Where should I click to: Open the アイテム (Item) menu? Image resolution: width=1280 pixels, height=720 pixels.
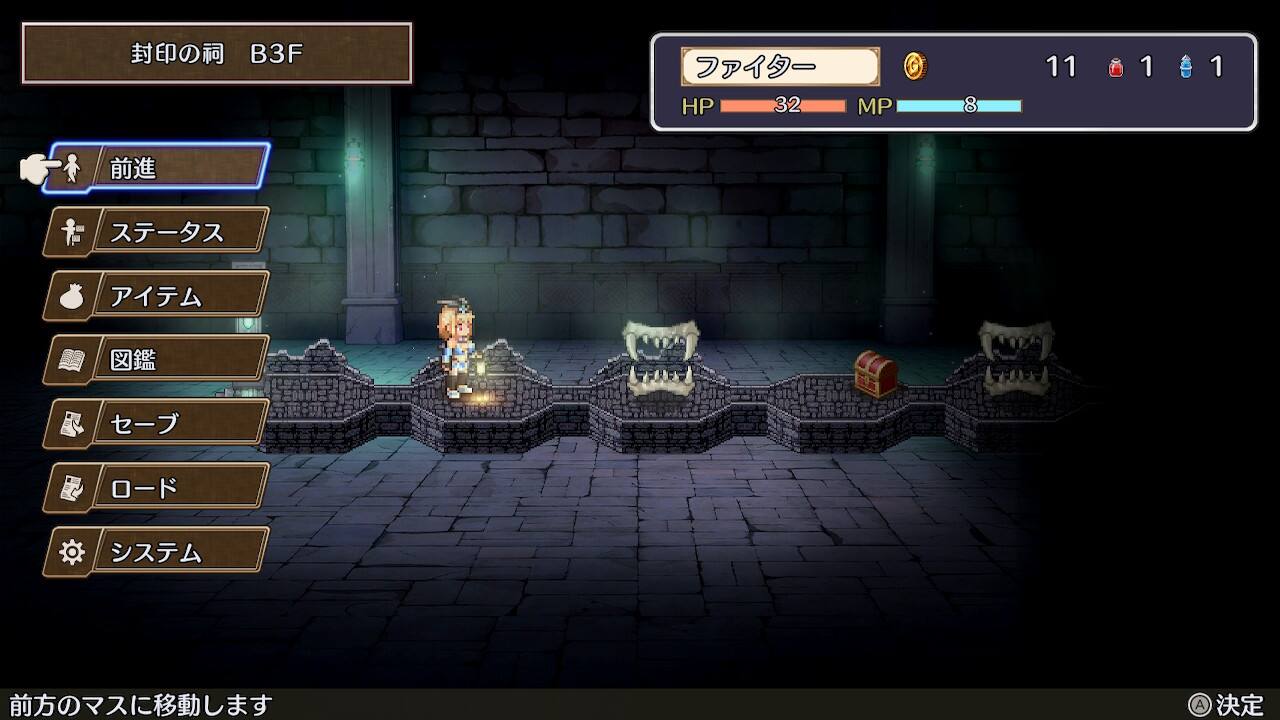(158, 296)
